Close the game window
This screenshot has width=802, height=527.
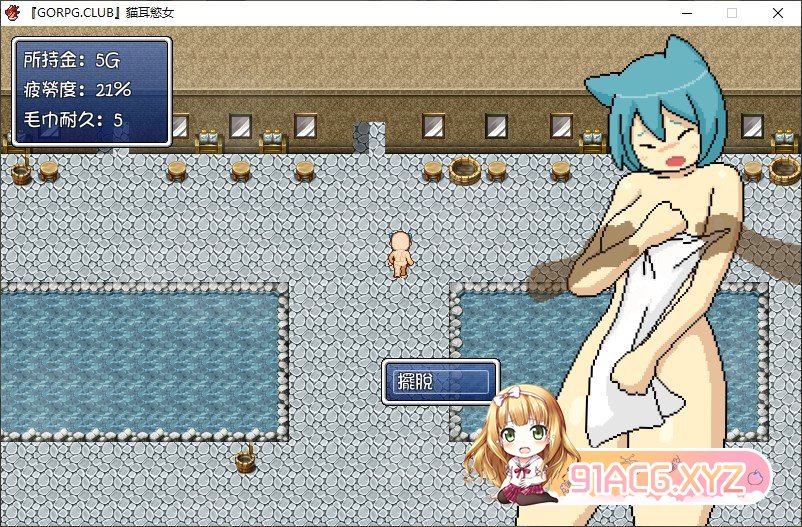pyautogui.click(x=777, y=13)
